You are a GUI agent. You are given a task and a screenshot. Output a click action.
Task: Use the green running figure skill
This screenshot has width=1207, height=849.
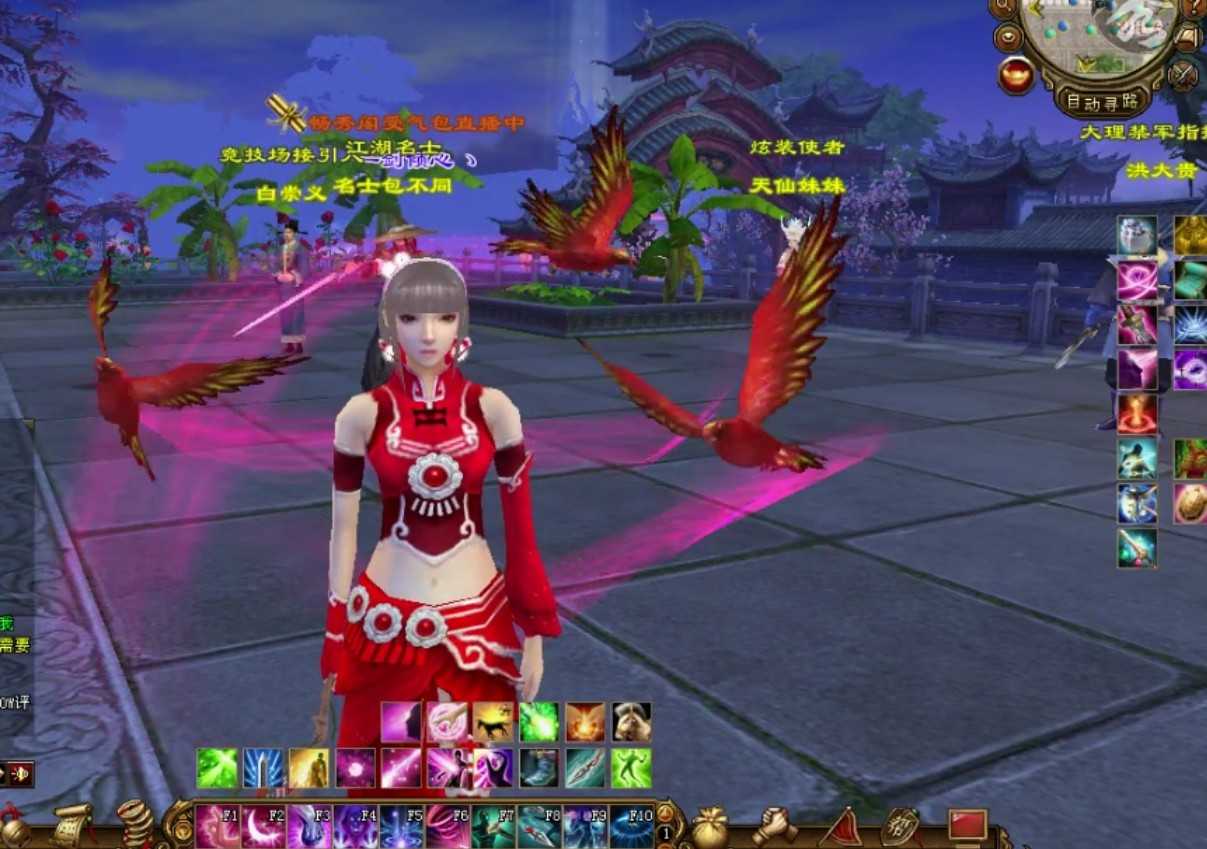click(x=631, y=768)
